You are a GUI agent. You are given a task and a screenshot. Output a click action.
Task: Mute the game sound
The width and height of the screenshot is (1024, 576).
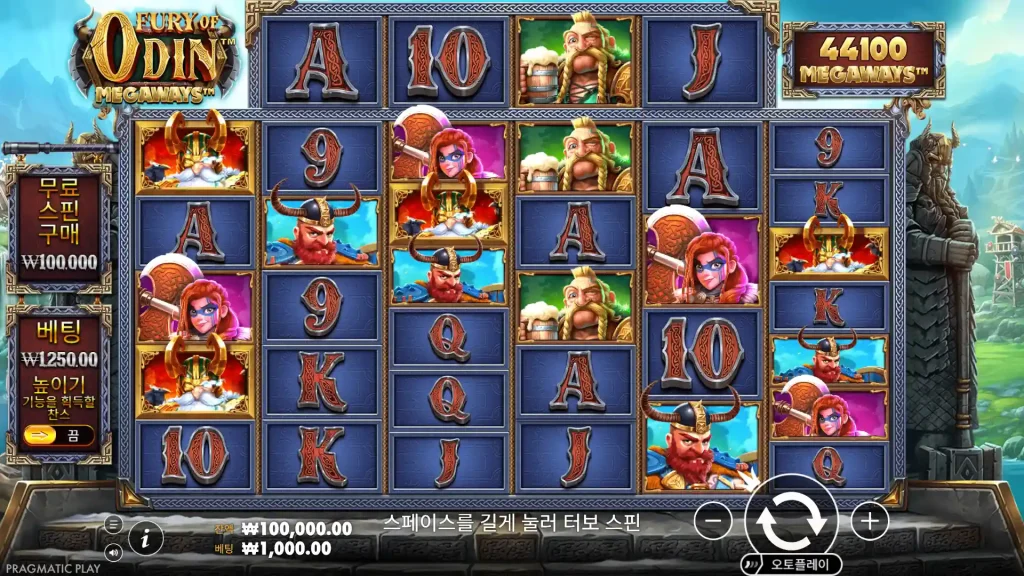[113, 551]
